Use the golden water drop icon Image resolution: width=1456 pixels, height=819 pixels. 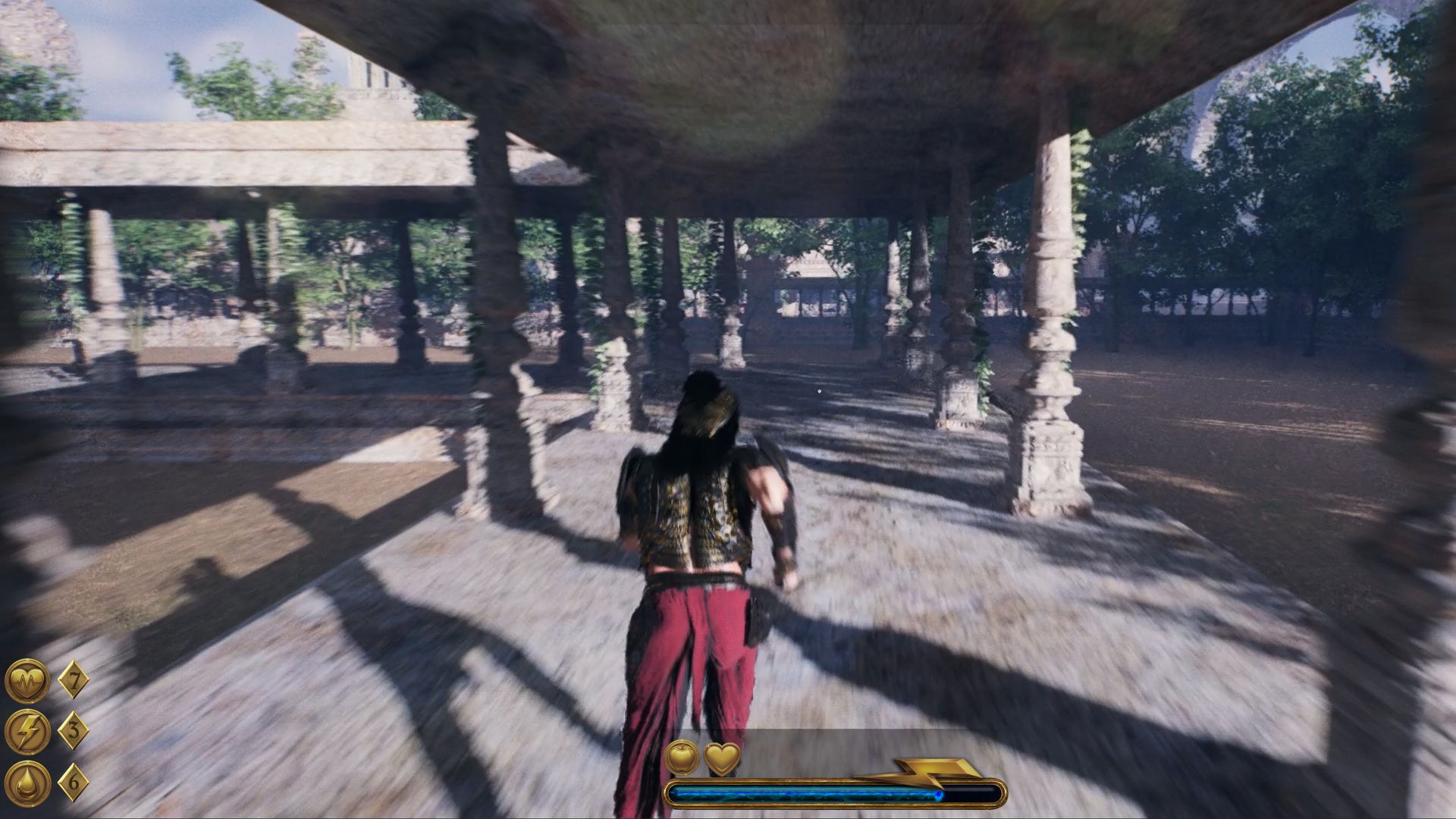28,783
